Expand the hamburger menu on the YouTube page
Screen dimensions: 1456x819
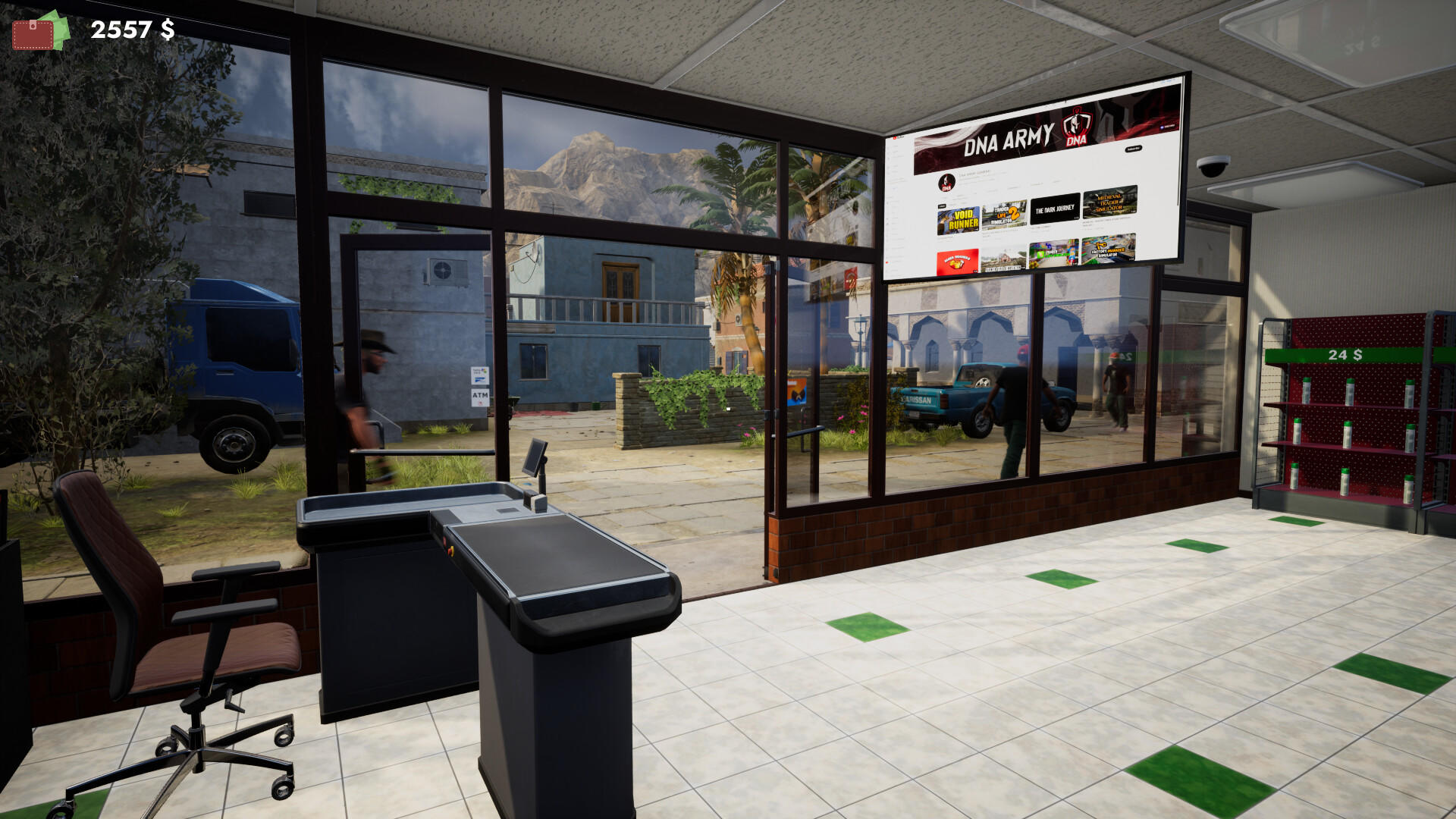click(891, 138)
